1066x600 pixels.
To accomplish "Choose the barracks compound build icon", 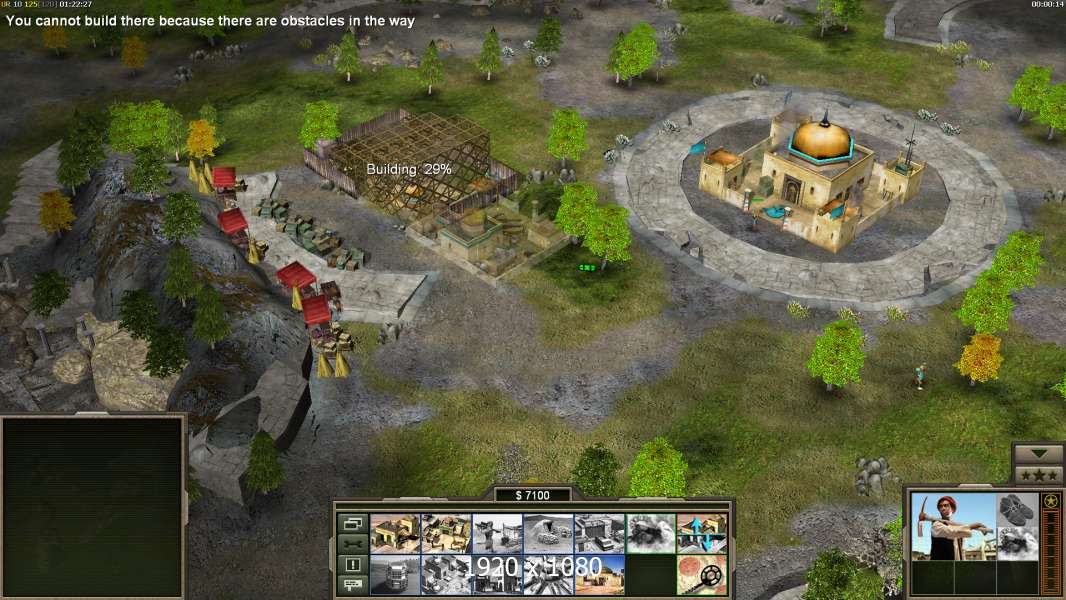I will click(x=446, y=534).
